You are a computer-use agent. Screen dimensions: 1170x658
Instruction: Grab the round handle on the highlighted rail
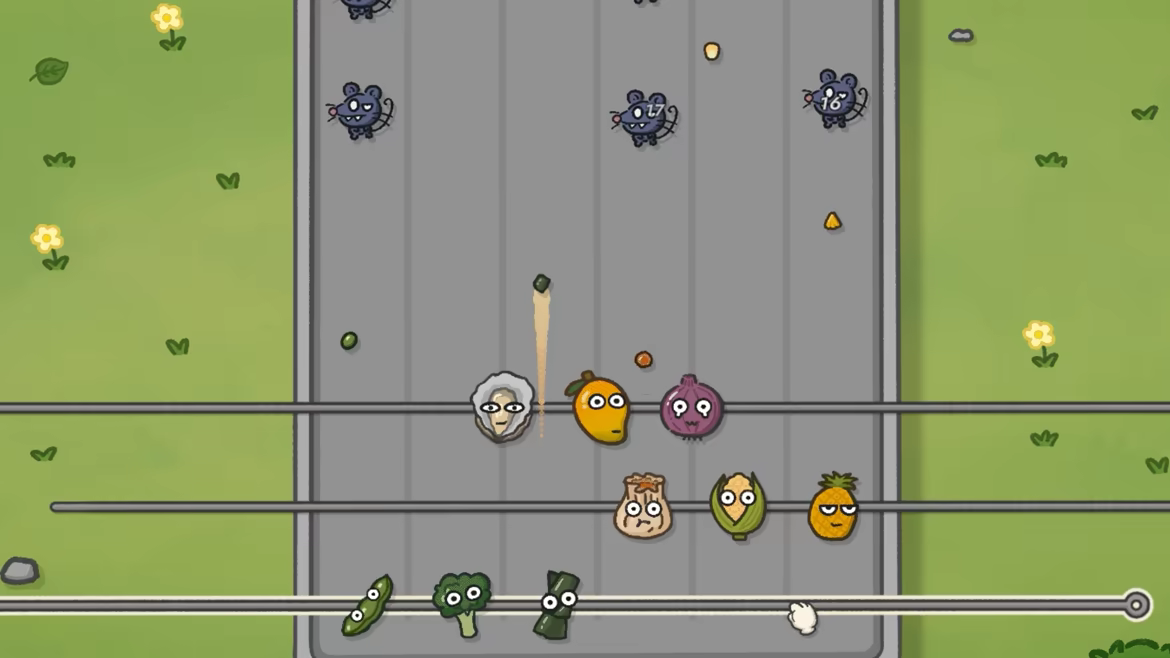tap(1136, 605)
